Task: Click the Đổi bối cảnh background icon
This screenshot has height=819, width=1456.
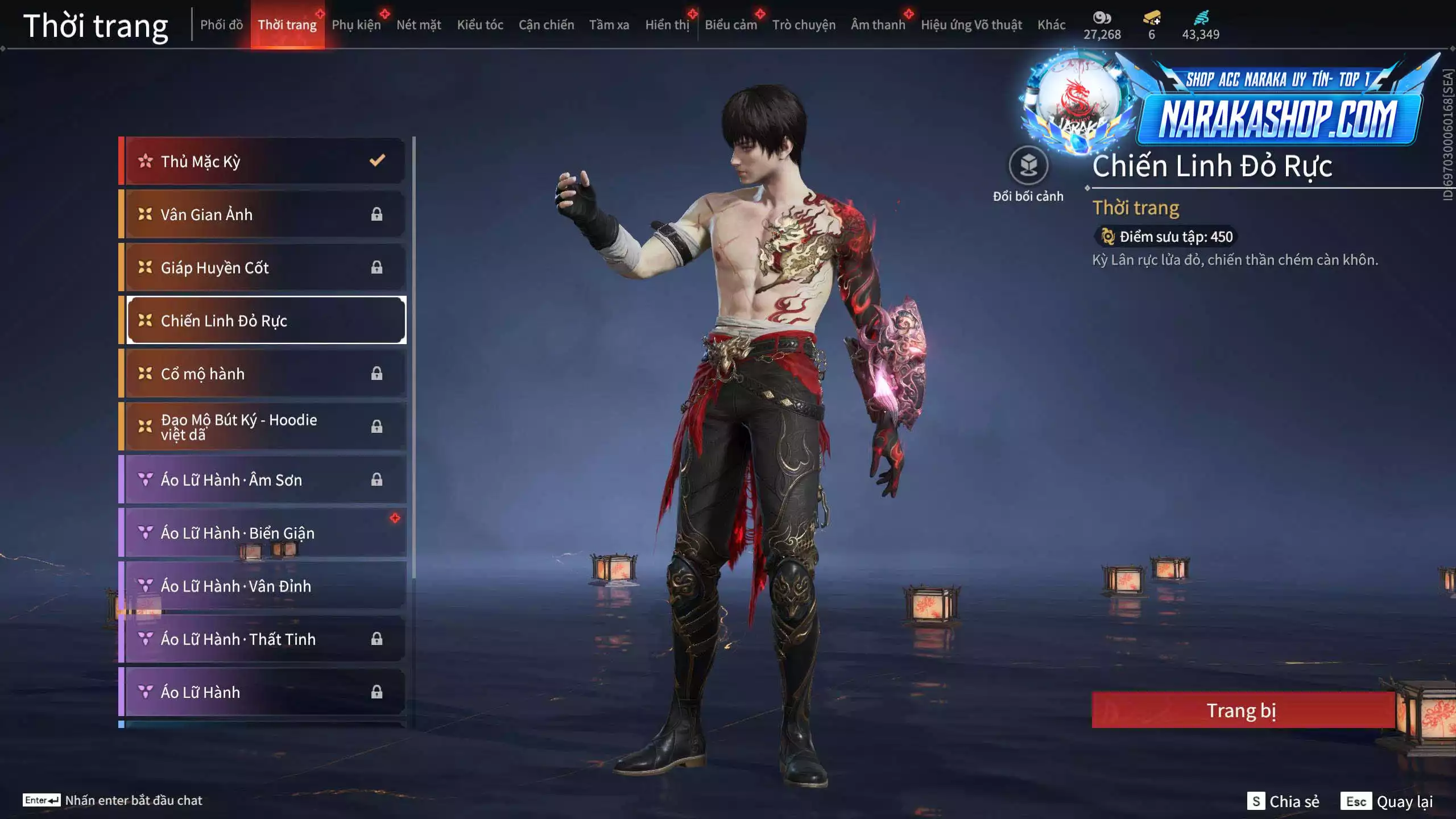Action: [1028, 166]
